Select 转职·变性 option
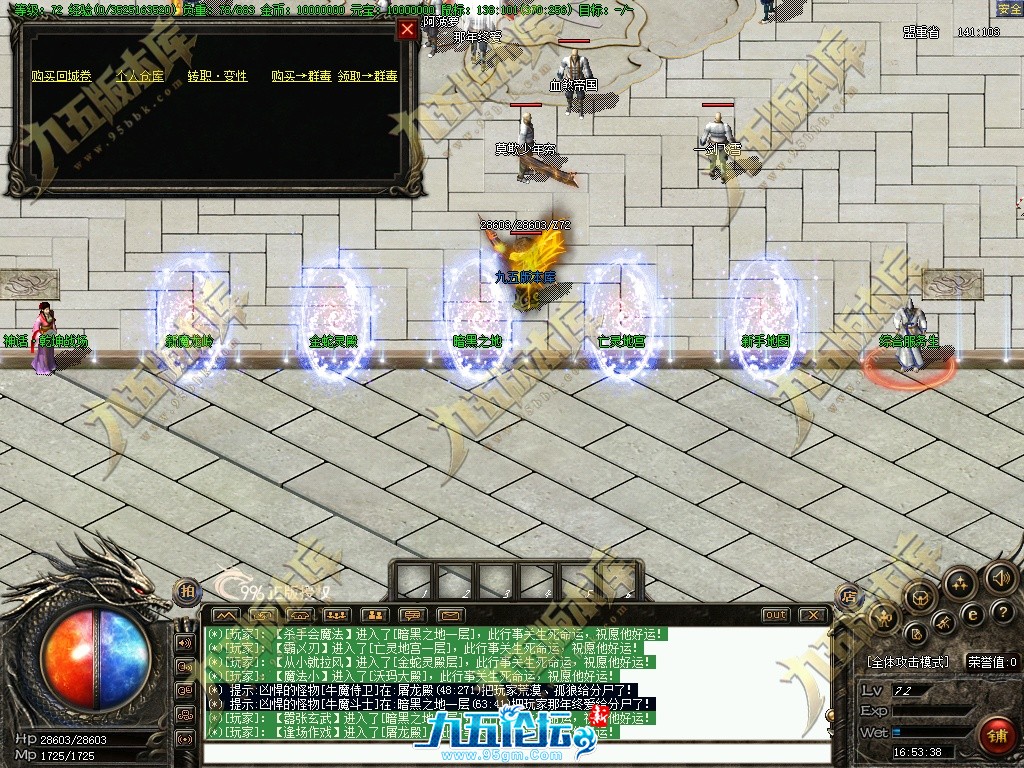 (217, 76)
